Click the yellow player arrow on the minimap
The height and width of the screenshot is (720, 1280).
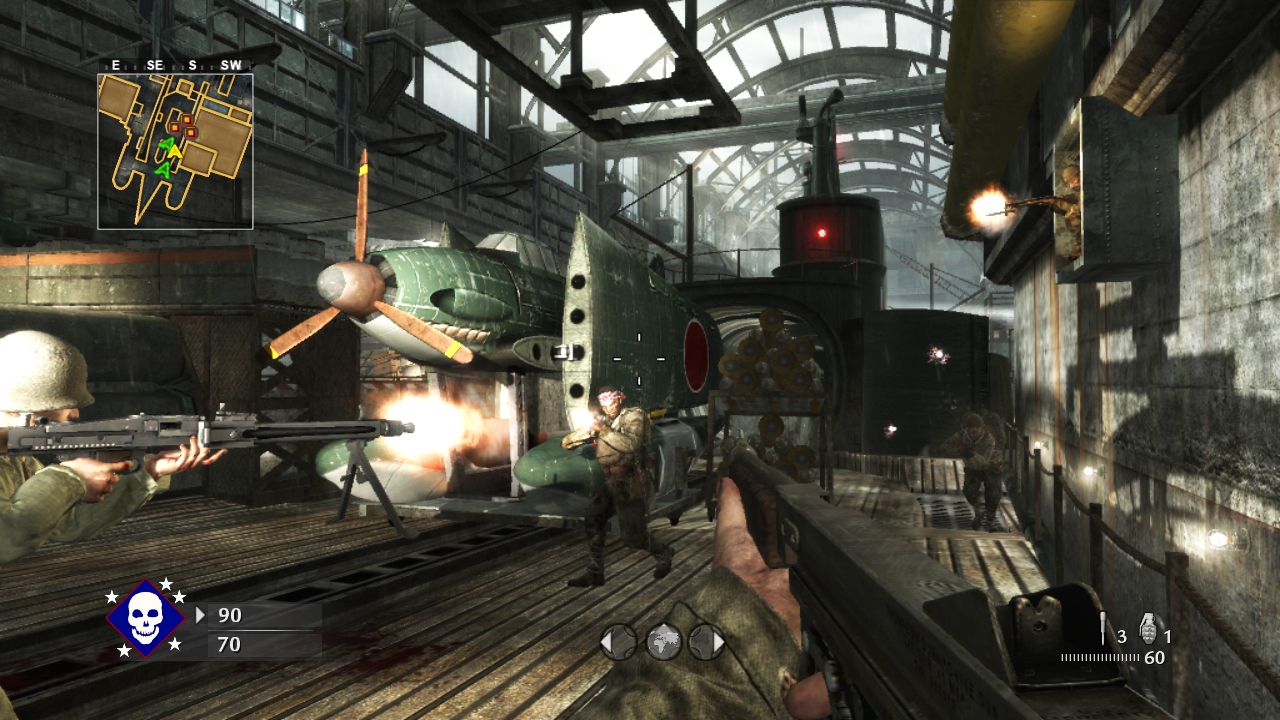tap(175, 150)
